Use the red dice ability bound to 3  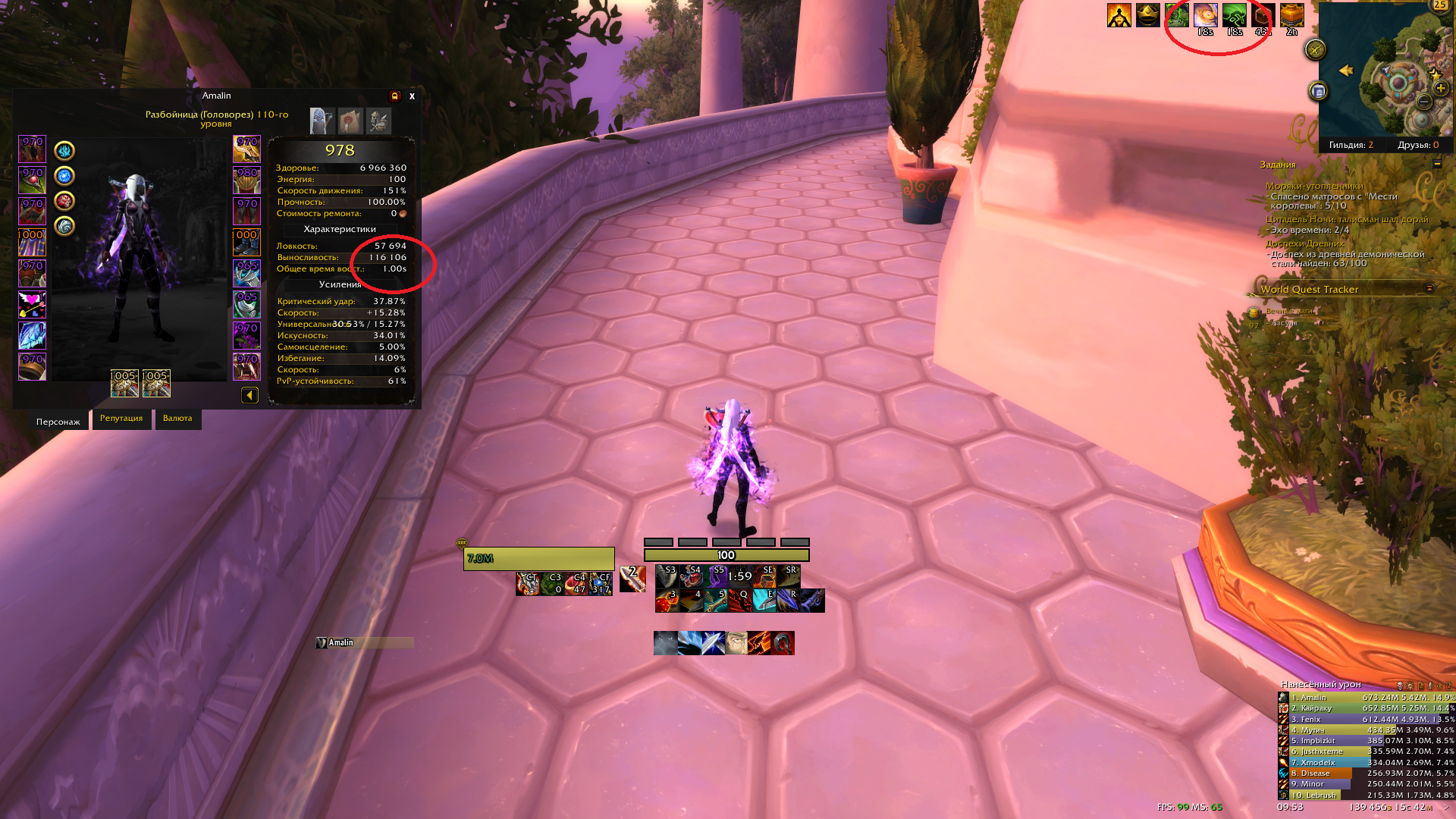coord(666,601)
